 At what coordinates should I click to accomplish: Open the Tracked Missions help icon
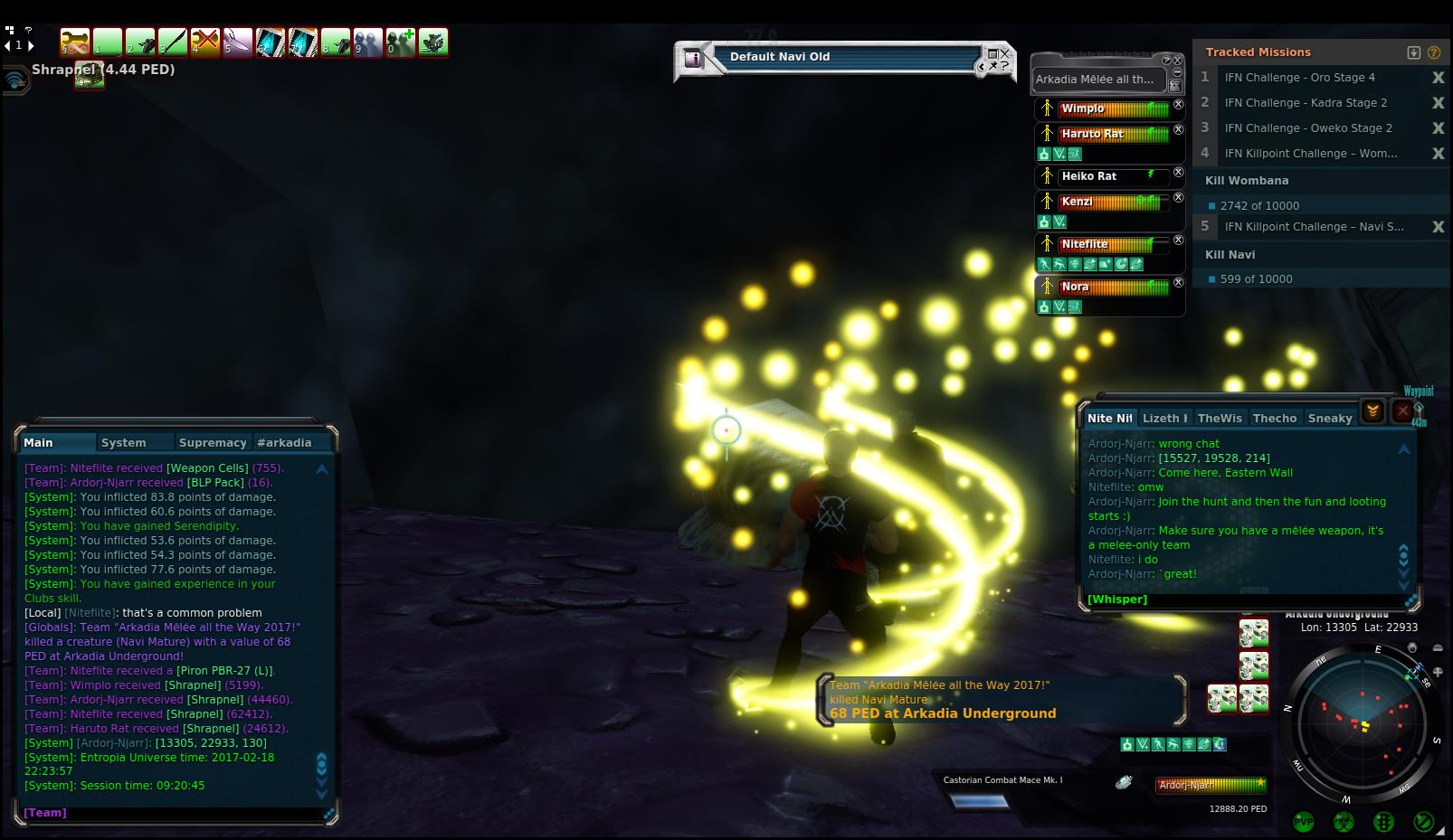1433,52
